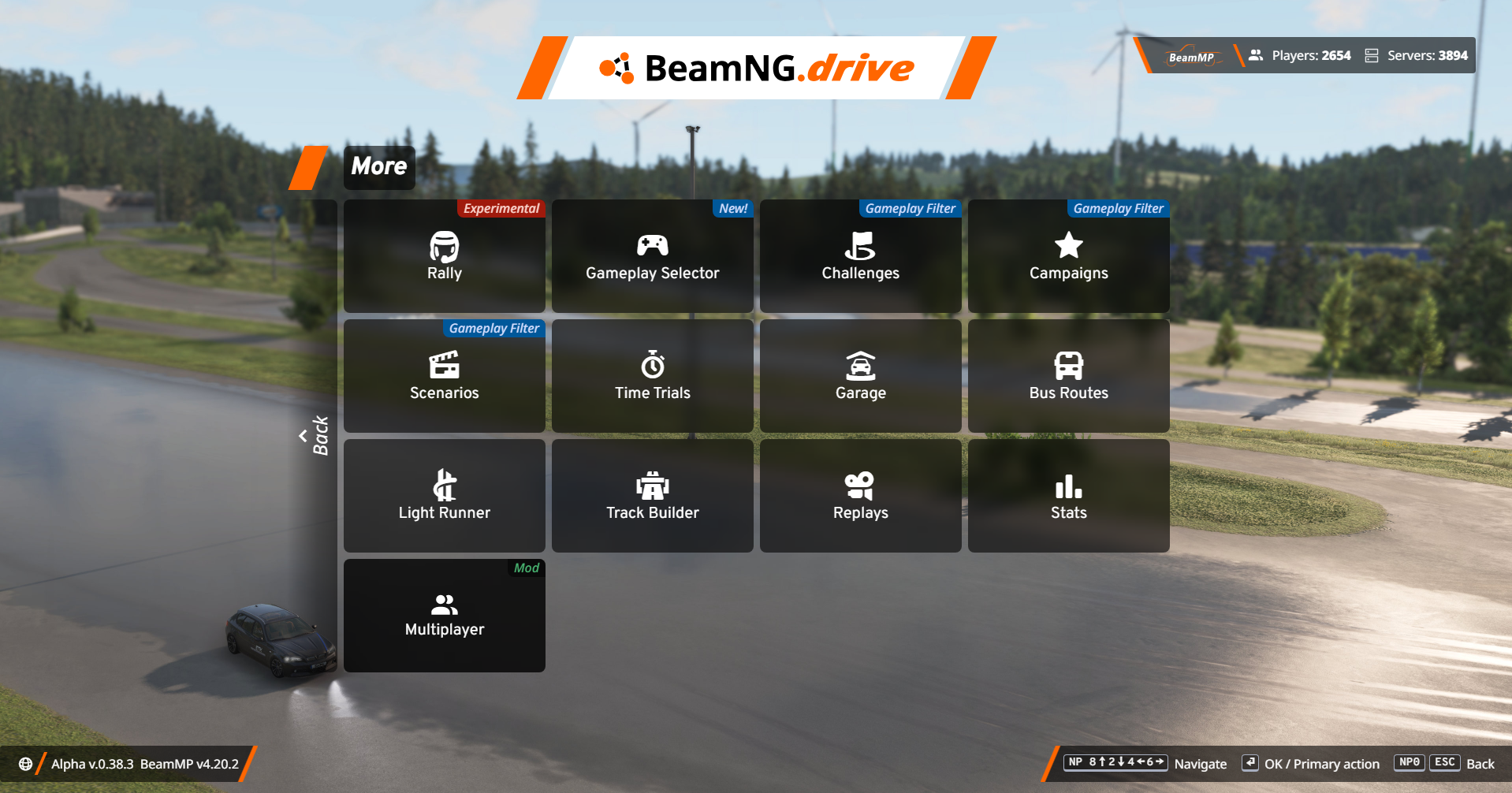Start Time Trials with the stopwatch icon
Image resolution: width=1512 pixels, height=793 pixels.
point(652,376)
